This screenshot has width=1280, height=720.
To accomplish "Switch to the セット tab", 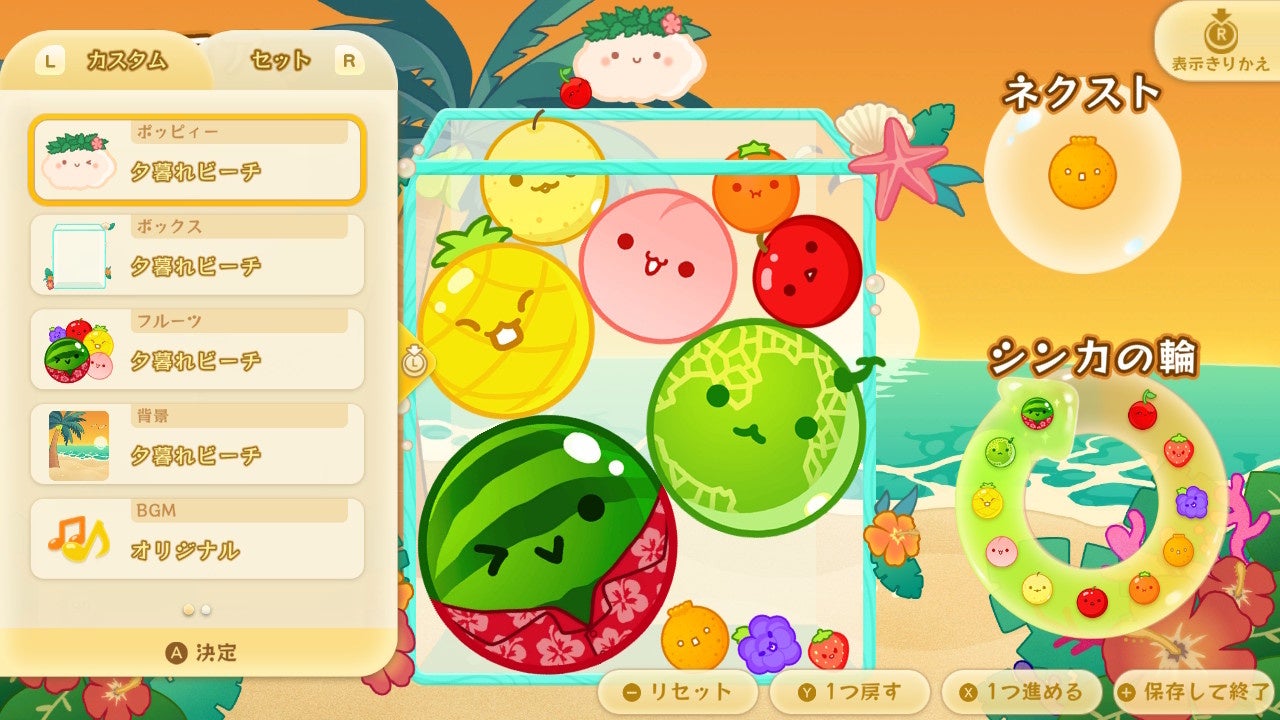I will 278,59.
